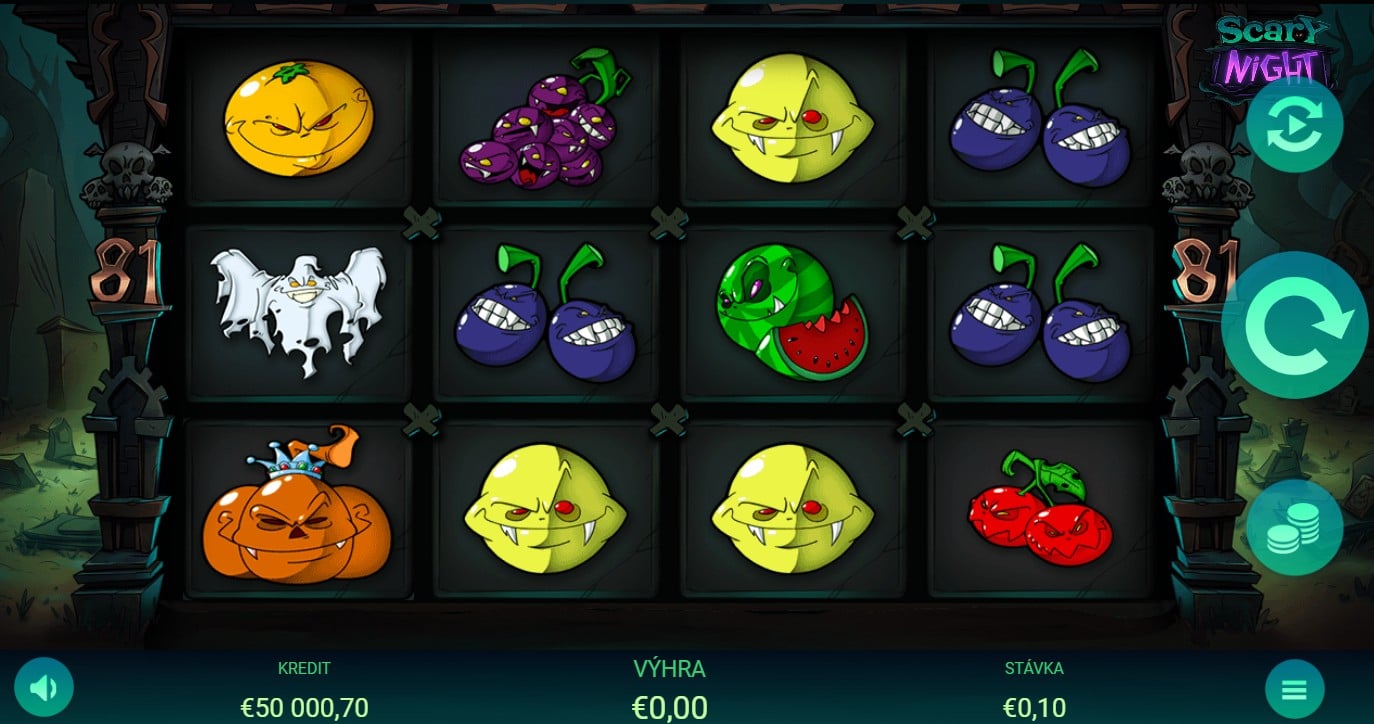
Task: Toggle the sound speaker button
Action: [x=44, y=687]
